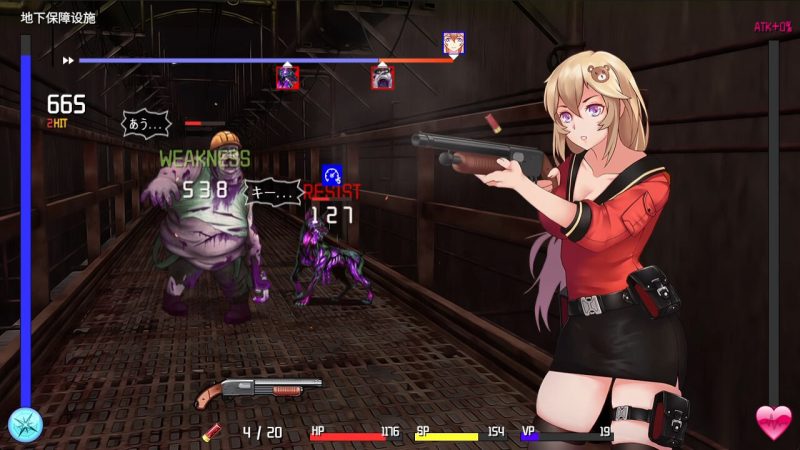Viewport: 800px width, 450px height.
Task: Click the blue crystal orb icon
Action: (x=24, y=424)
